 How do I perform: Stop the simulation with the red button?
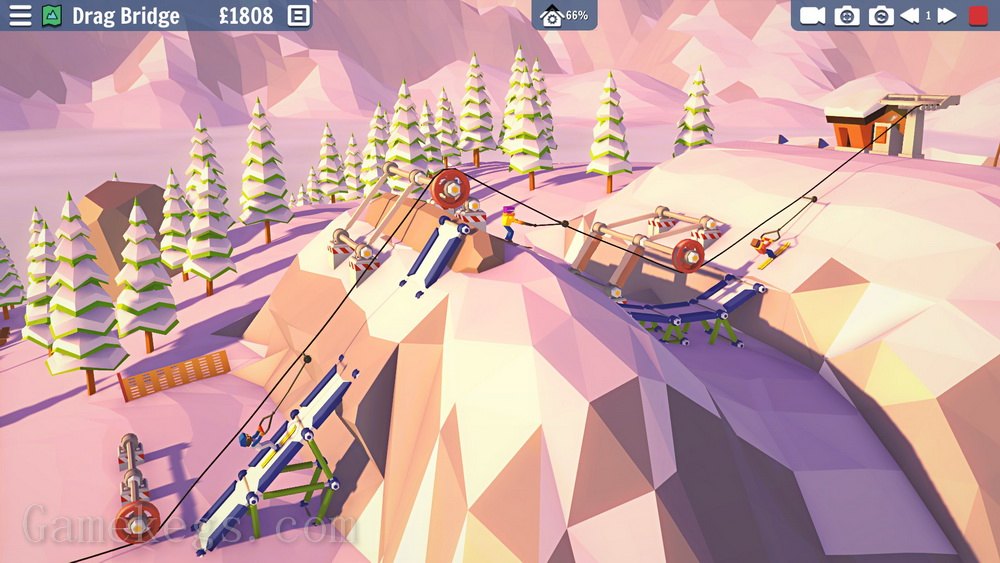(978, 16)
